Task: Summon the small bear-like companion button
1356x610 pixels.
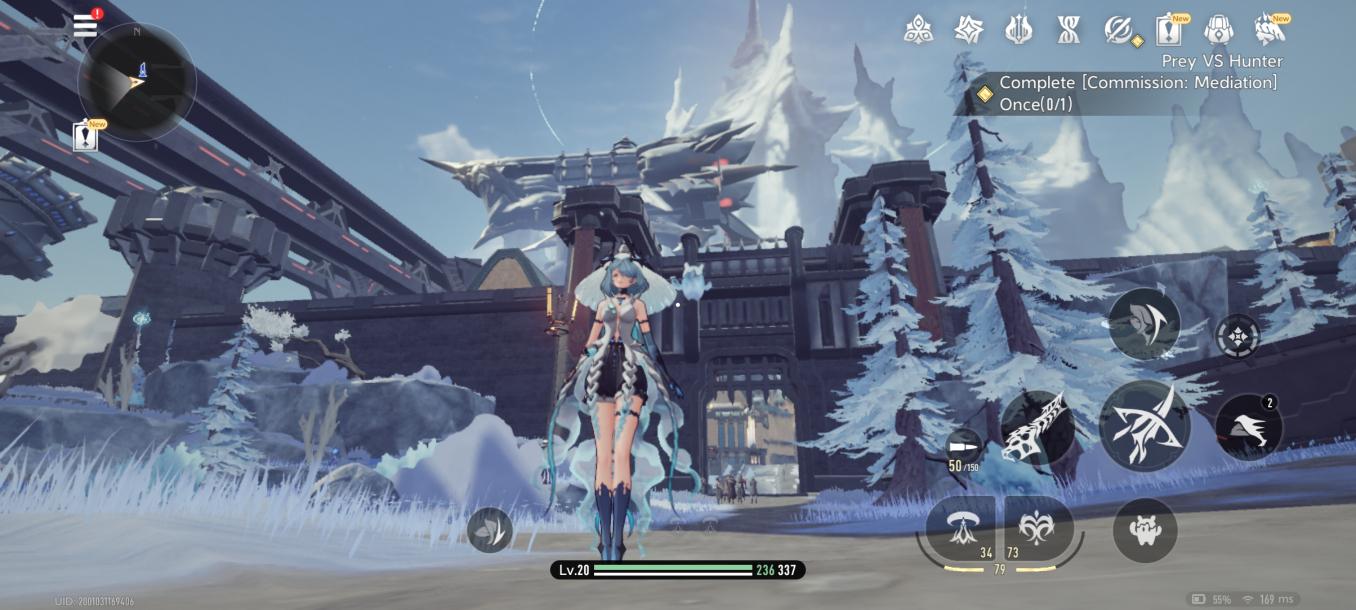Action: (x=1145, y=530)
